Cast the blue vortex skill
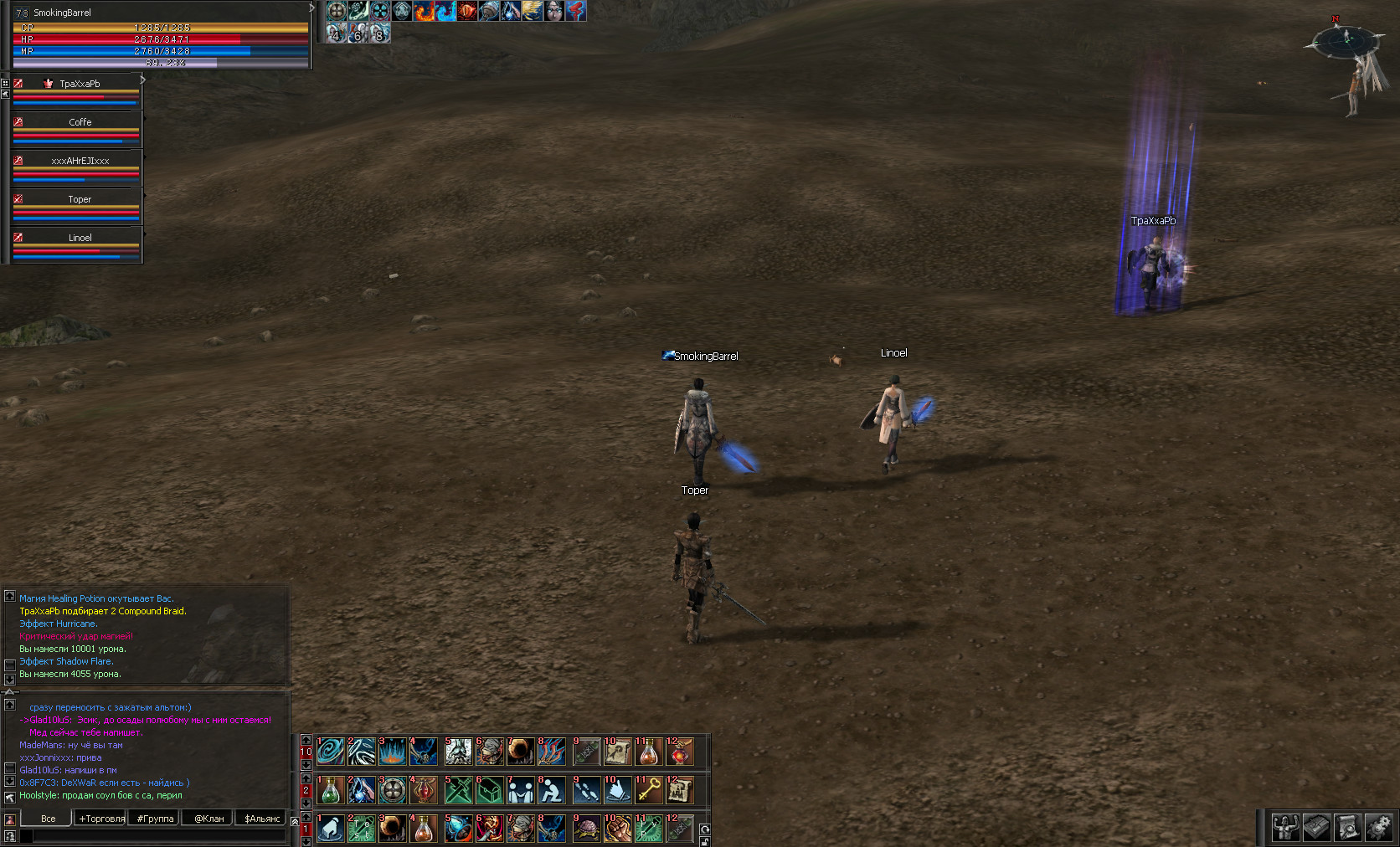 pos(331,751)
